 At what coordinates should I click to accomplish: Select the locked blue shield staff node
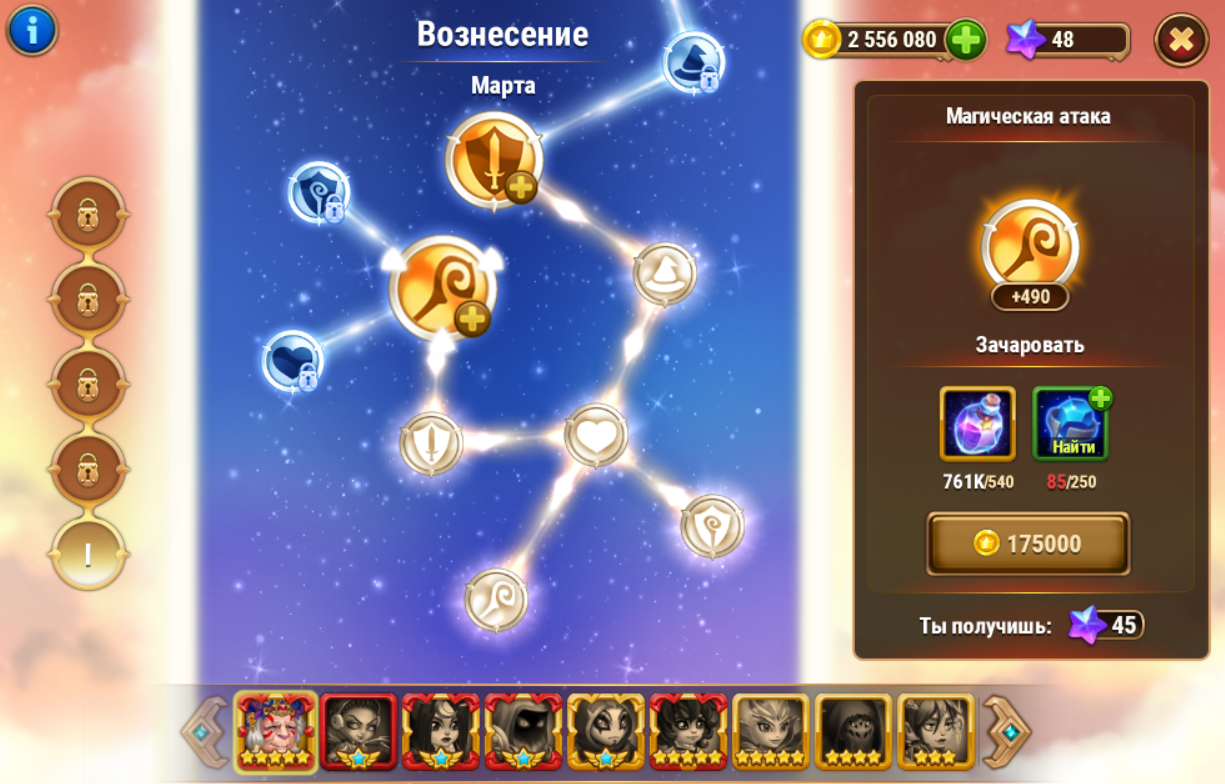pos(319,191)
